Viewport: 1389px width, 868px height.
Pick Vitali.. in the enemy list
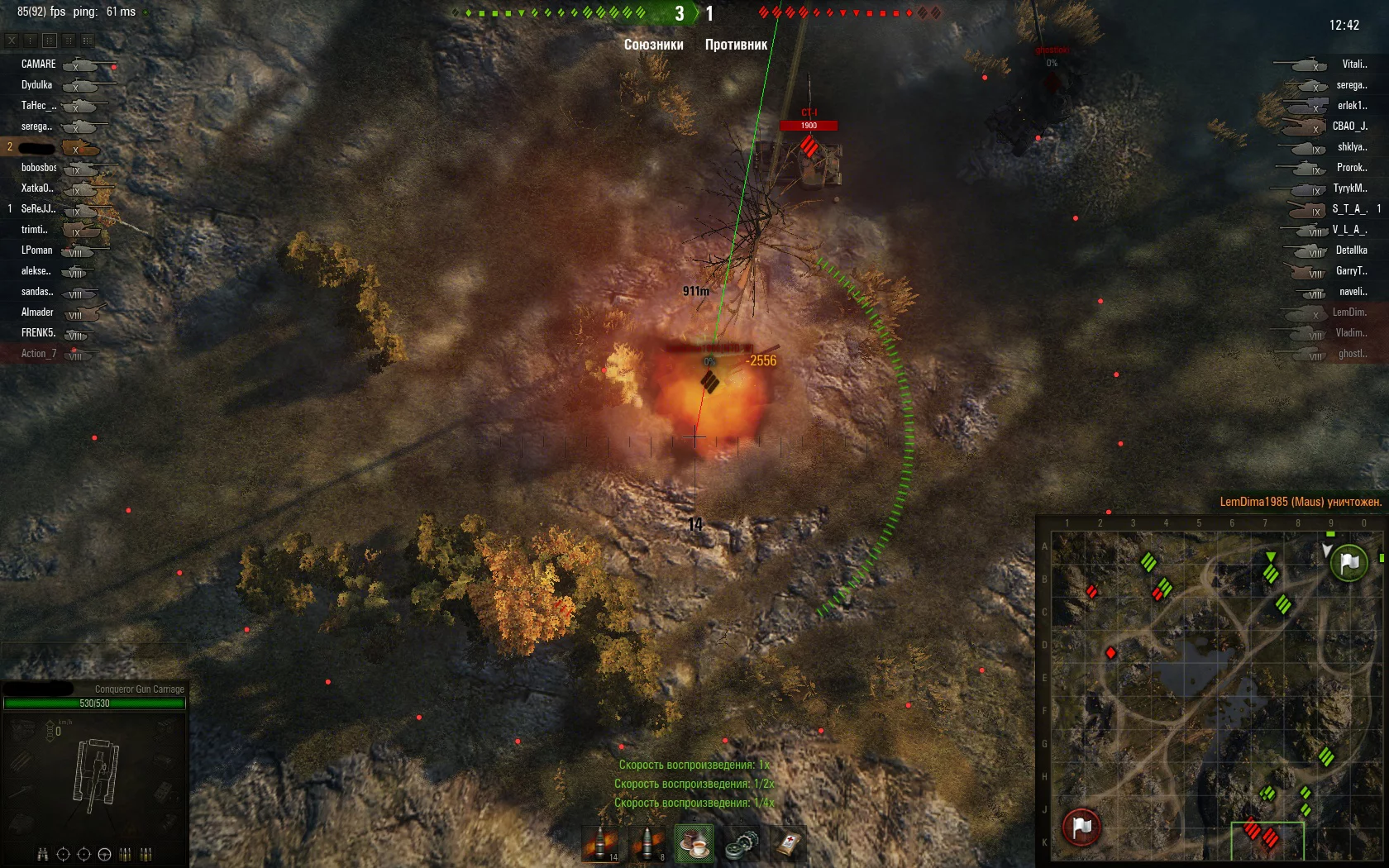tap(1353, 64)
